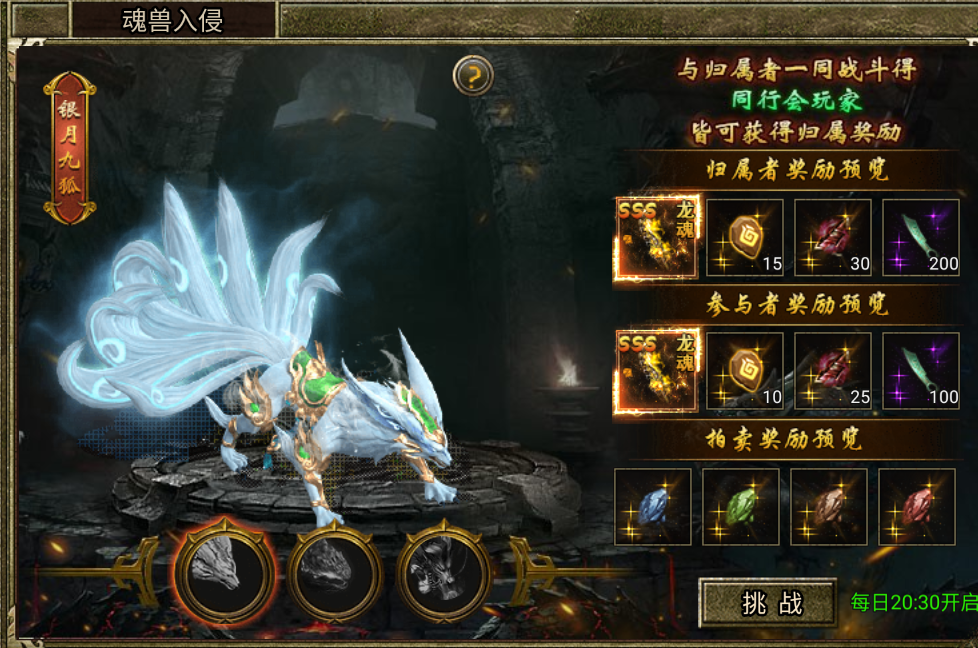This screenshot has height=648, width=978.
Task: Open the question mark help button
Action: tap(472, 74)
